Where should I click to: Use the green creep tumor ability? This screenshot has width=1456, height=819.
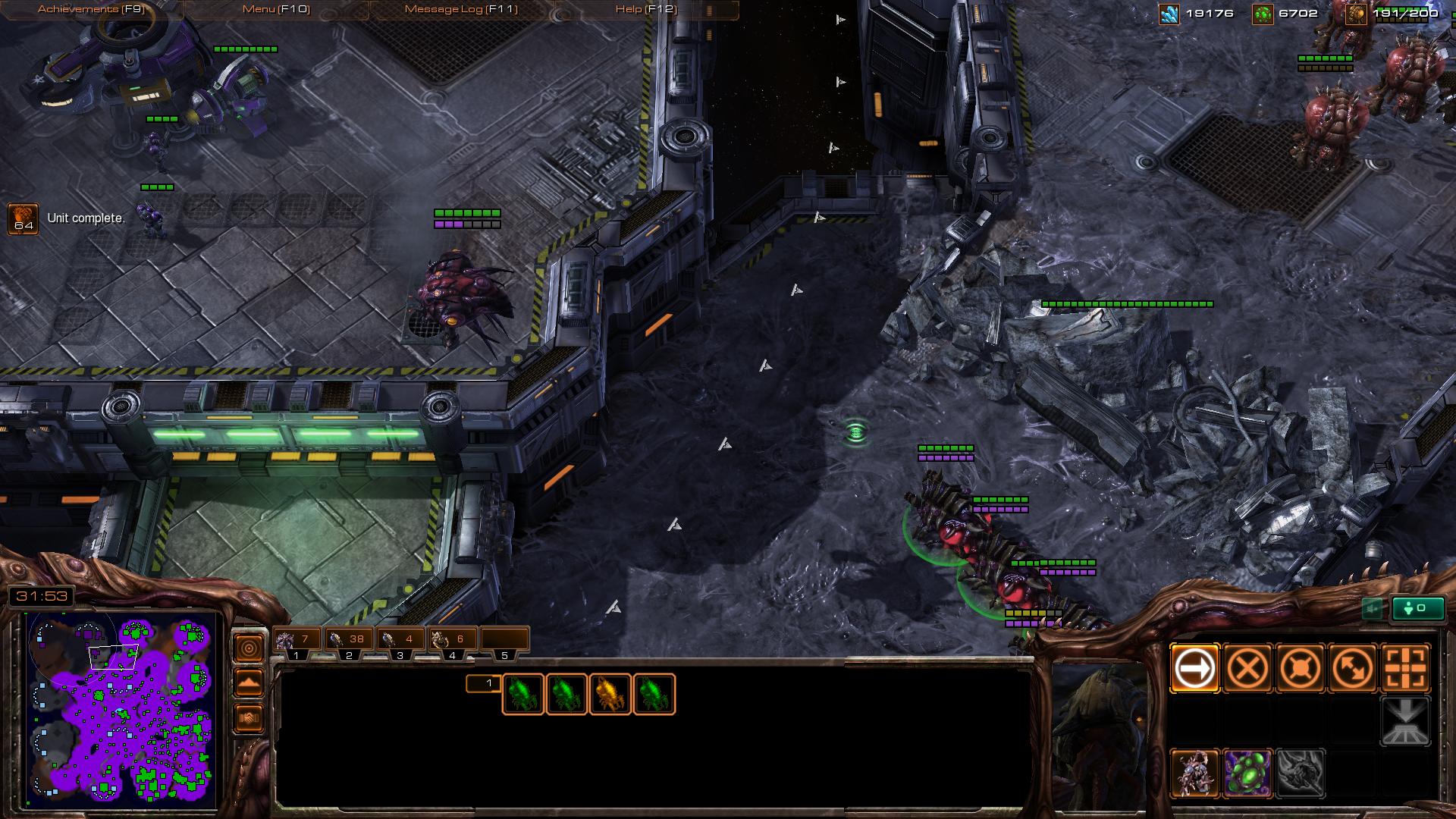click(x=1247, y=773)
